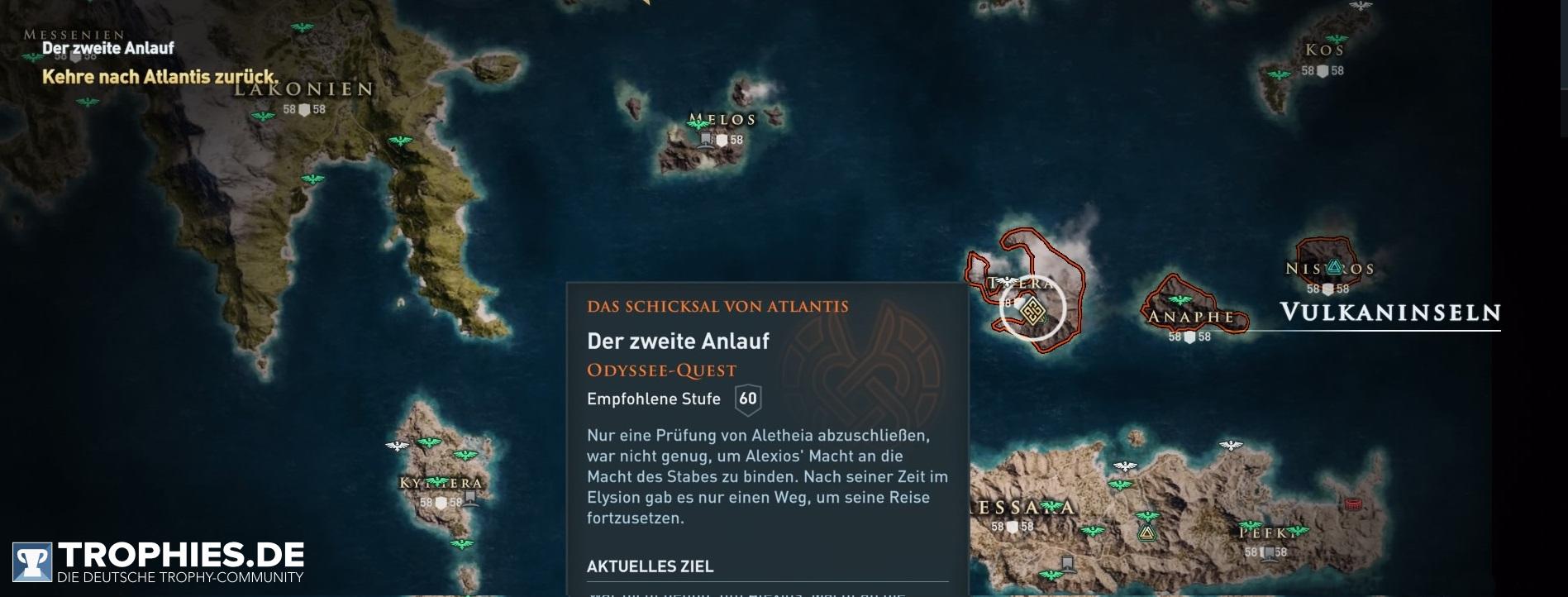
Task: Open the tracked quest 'Der zweite Anlauf' objective
Action: [x=159, y=77]
